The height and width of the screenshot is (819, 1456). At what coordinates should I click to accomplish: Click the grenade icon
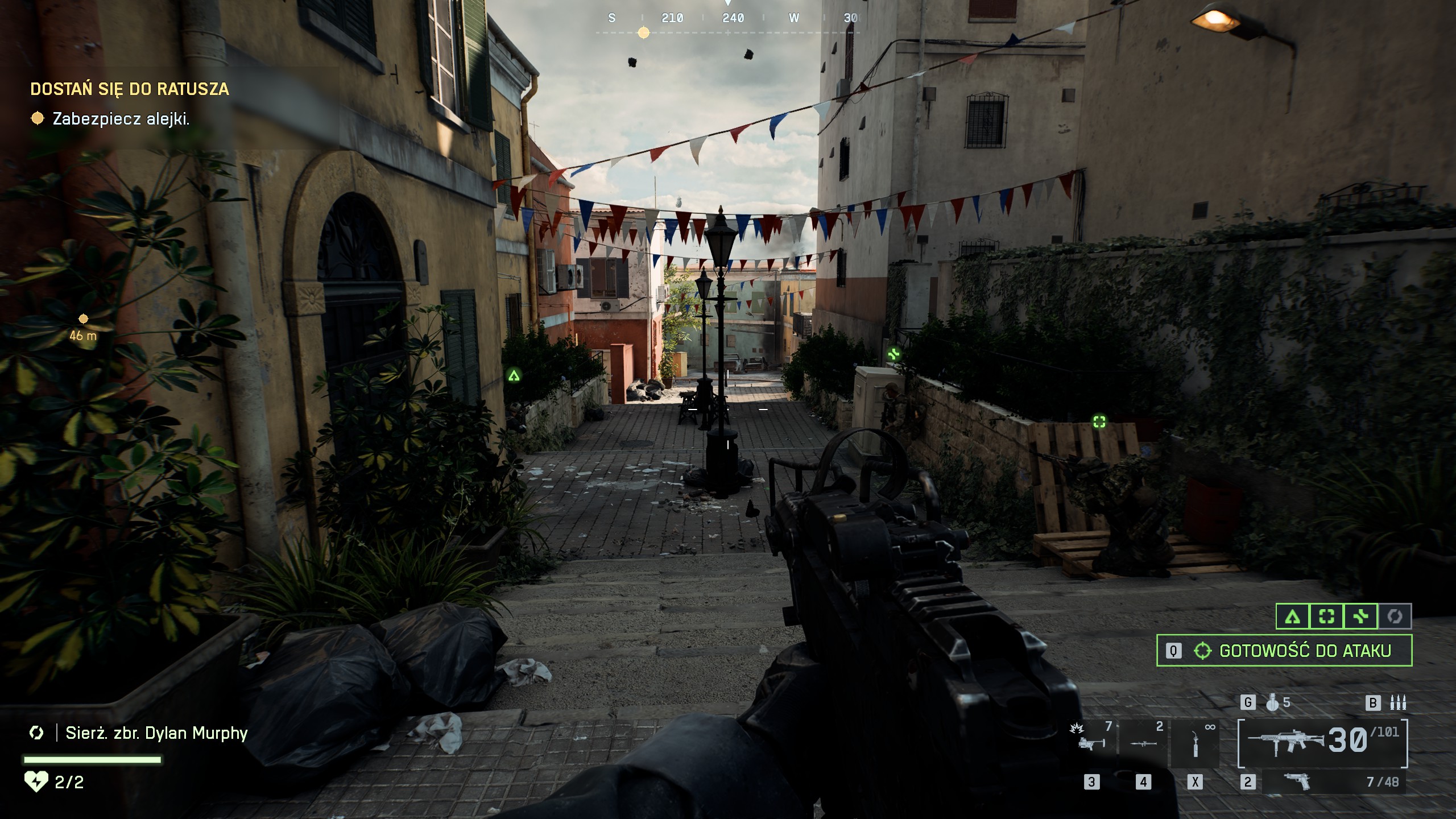(x=1273, y=703)
